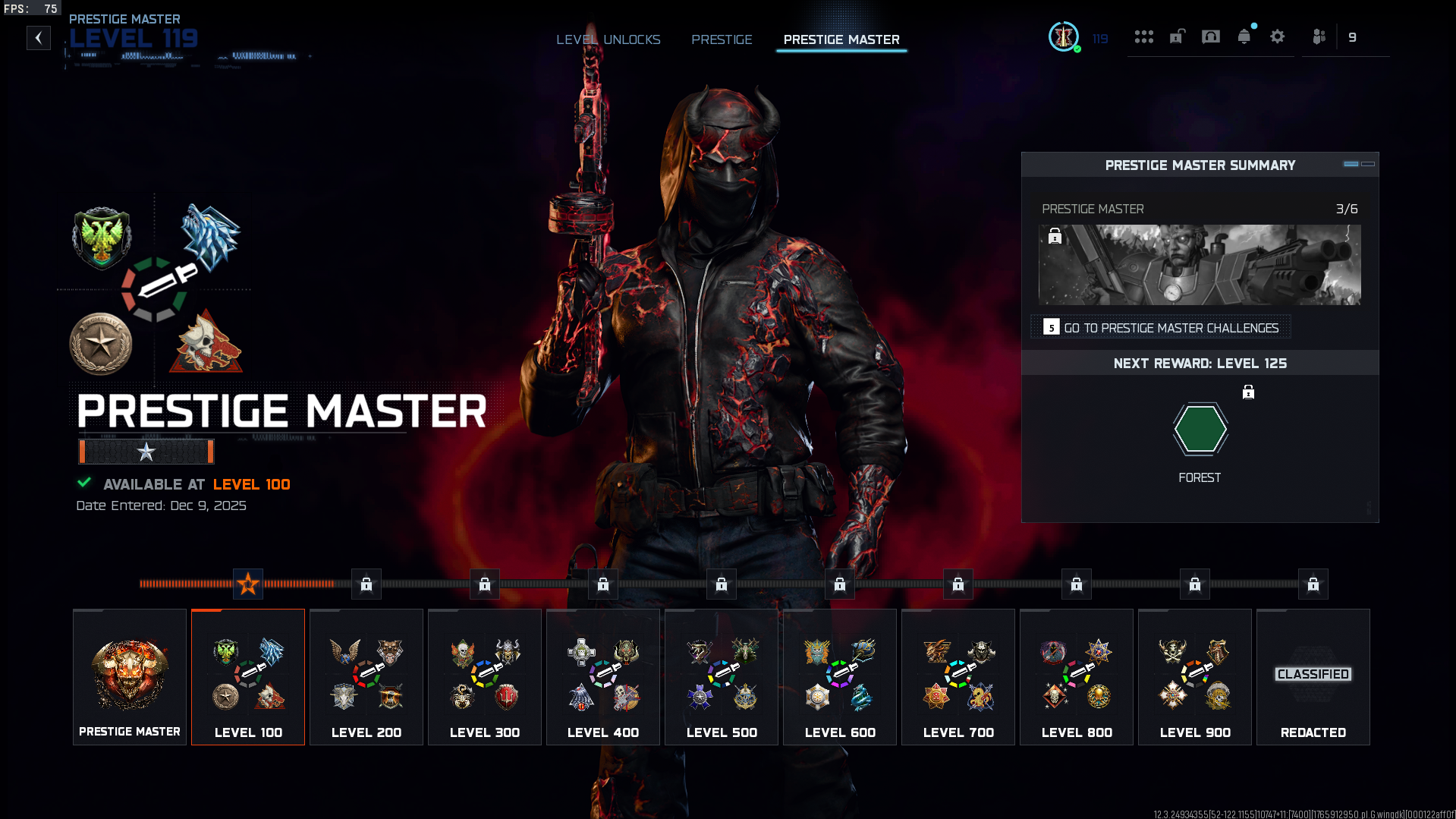This screenshot has width=1456, height=819.
Task: Show notifications via the bell icon
Action: [1244, 37]
